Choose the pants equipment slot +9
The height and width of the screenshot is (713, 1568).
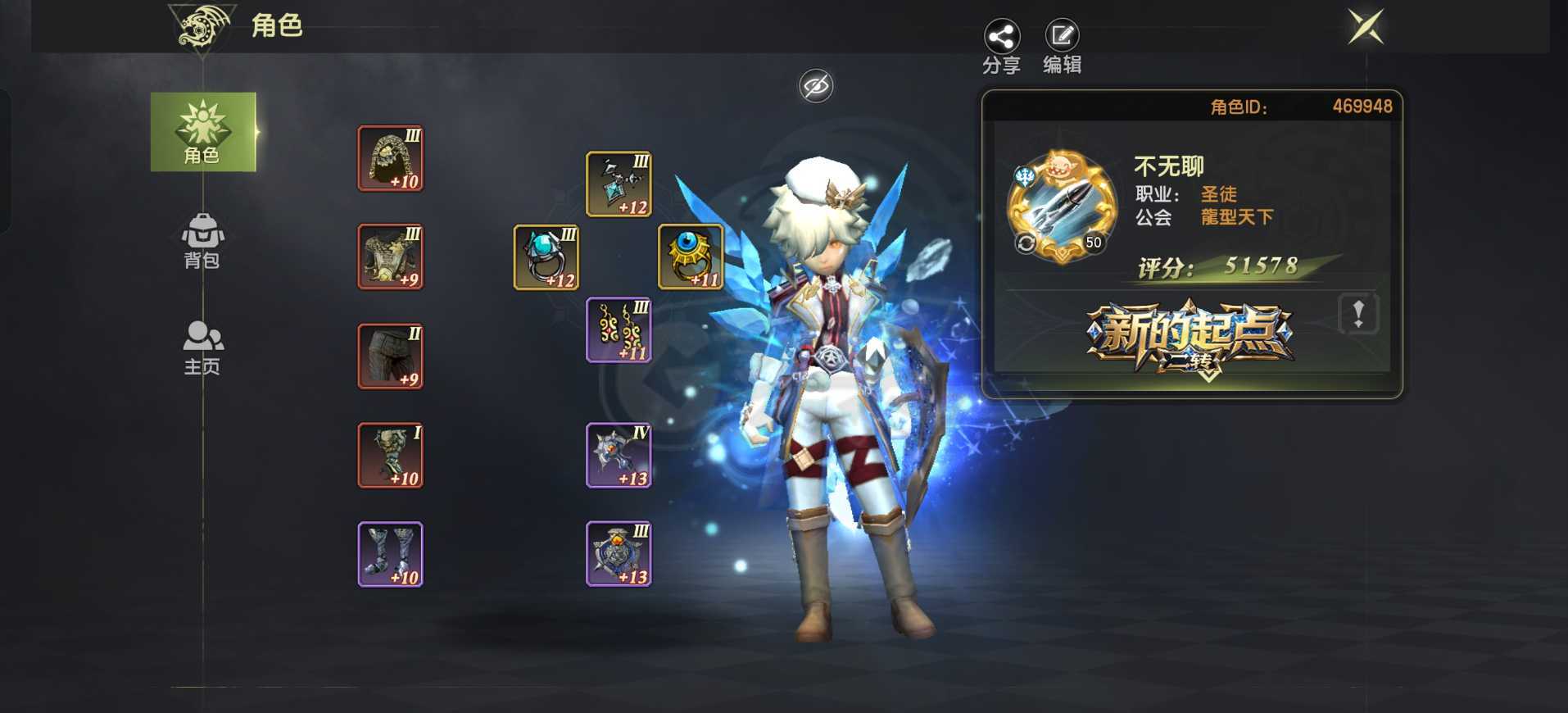coord(391,356)
